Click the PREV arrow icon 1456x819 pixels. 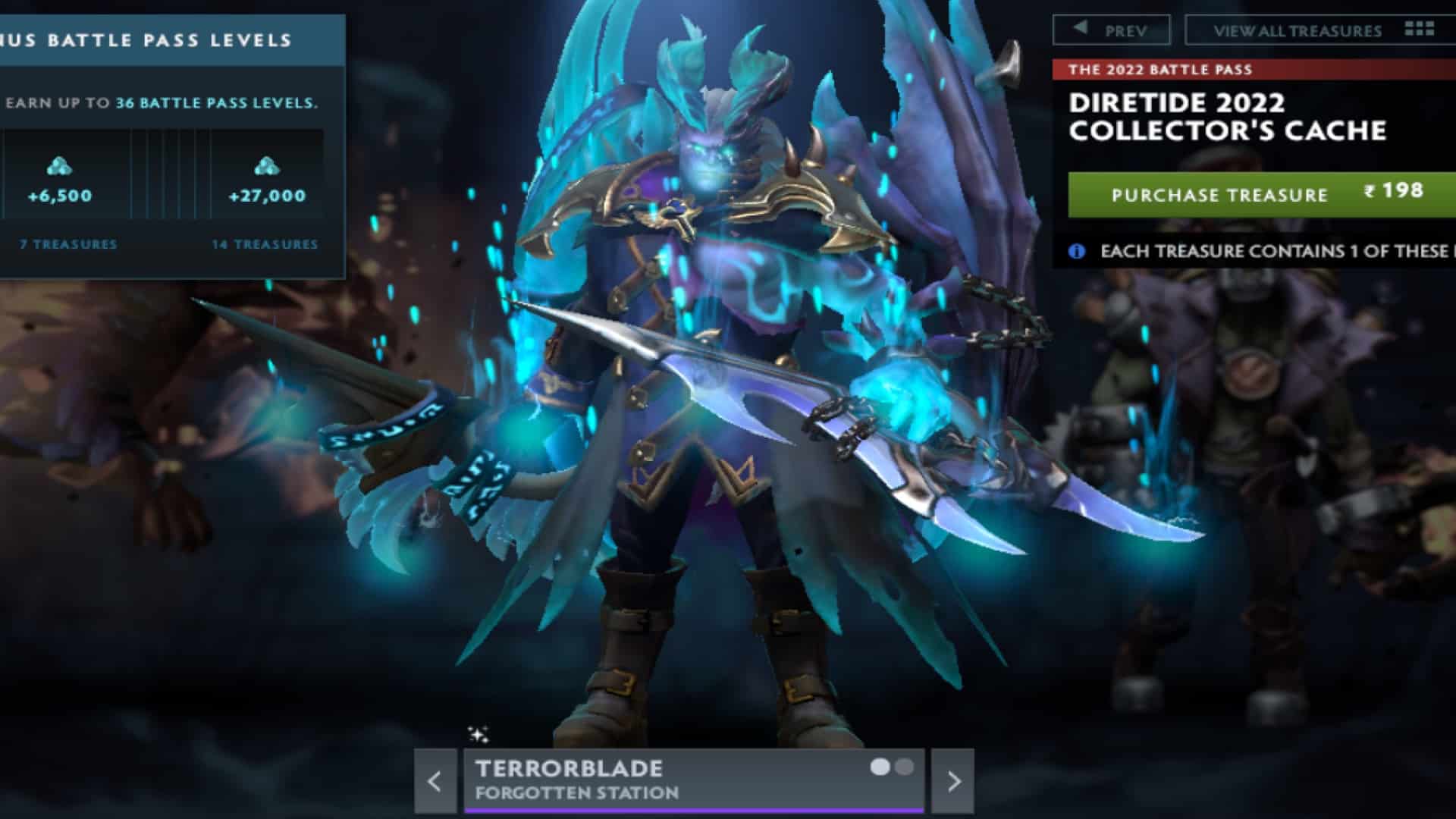coord(1081,30)
